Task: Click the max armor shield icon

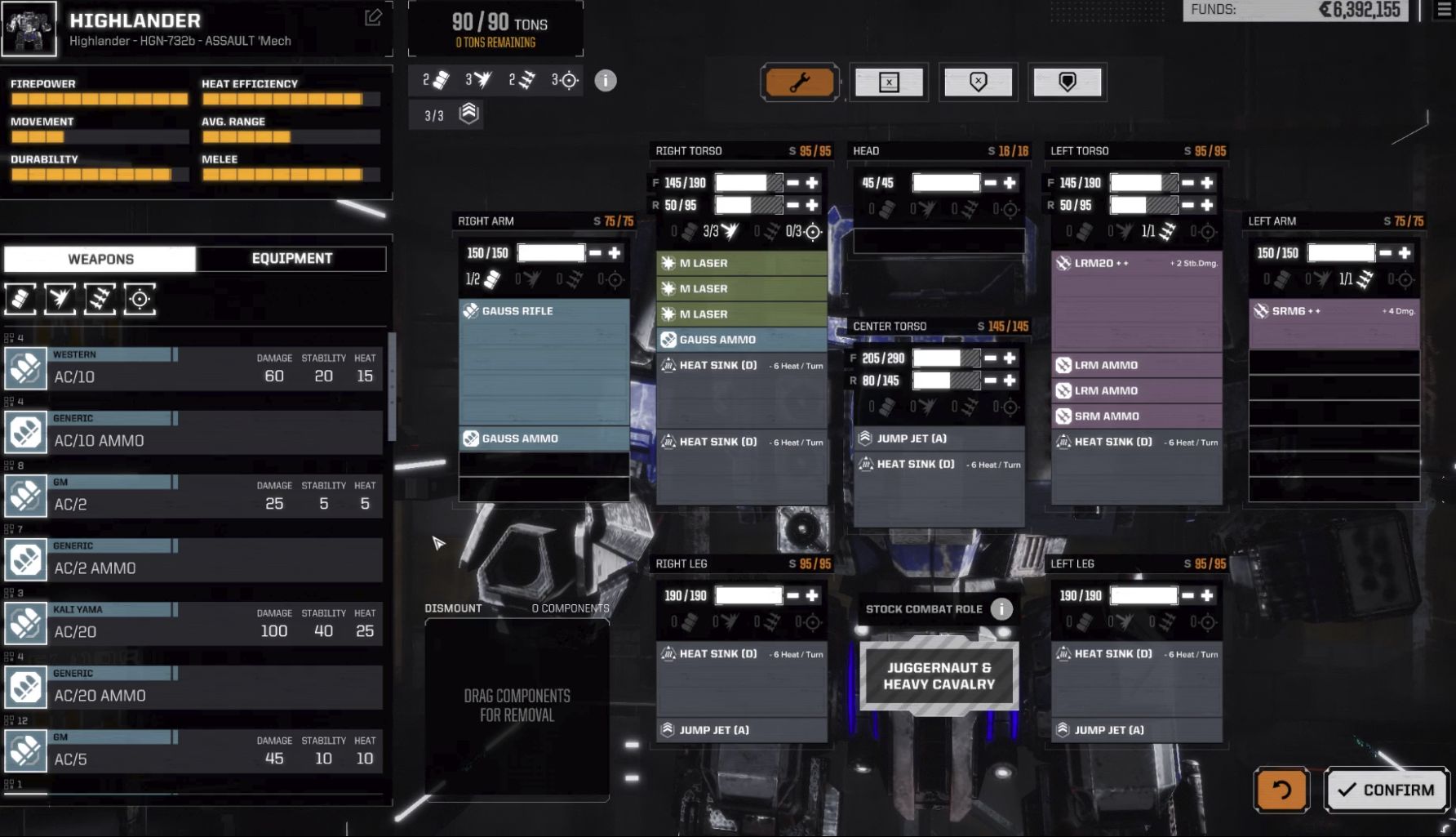Action: (1067, 82)
